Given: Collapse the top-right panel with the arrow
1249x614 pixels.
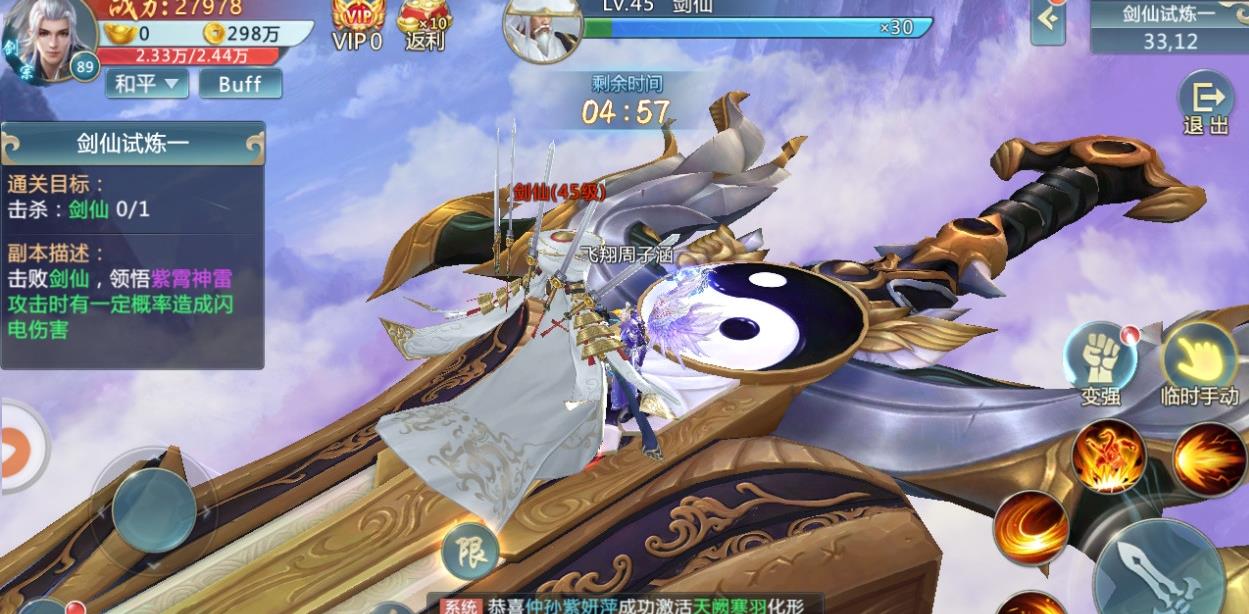Looking at the screenshot, I should coord(1047,22).
